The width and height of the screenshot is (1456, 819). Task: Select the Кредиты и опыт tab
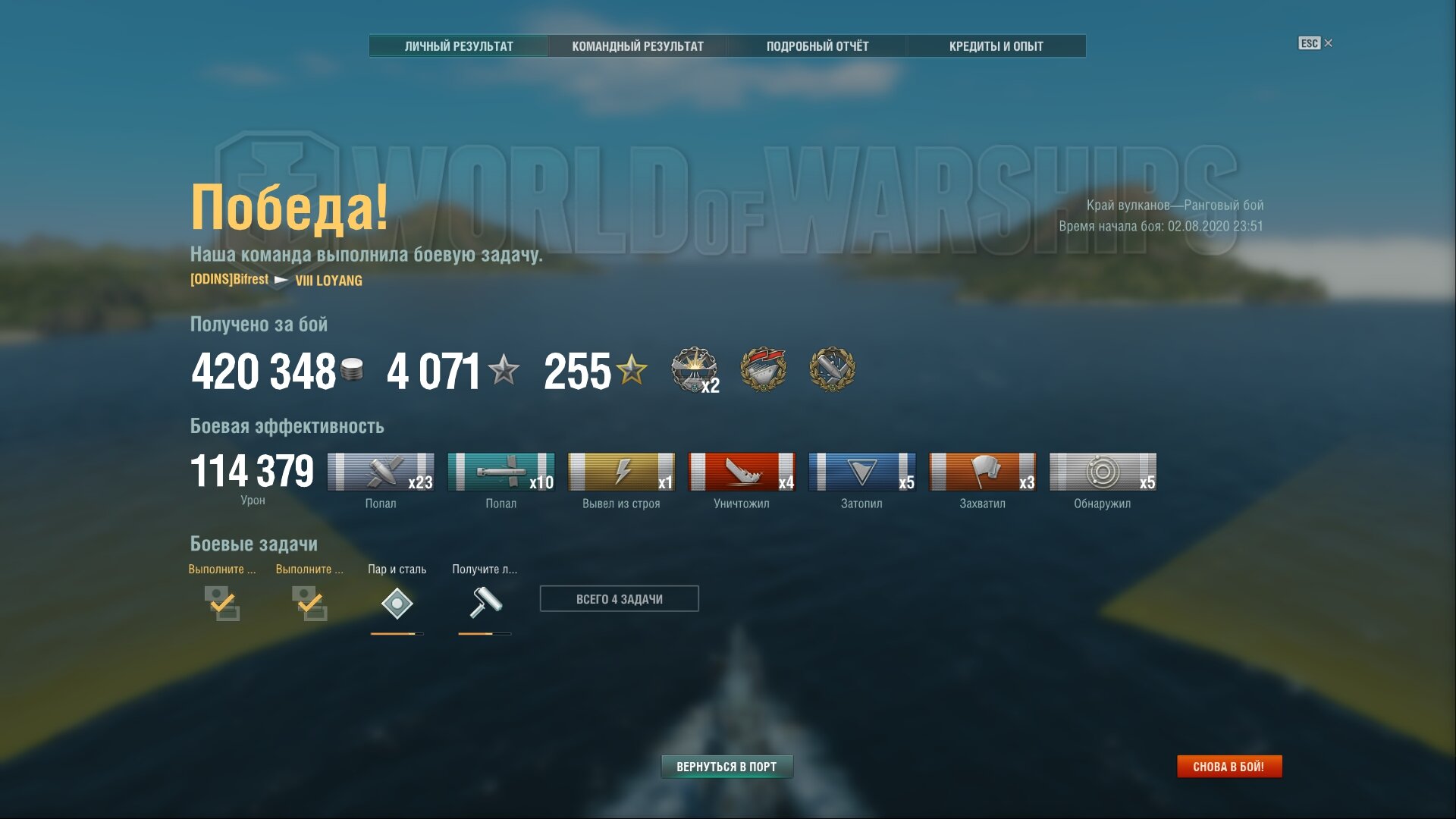(x=996, y=46)
